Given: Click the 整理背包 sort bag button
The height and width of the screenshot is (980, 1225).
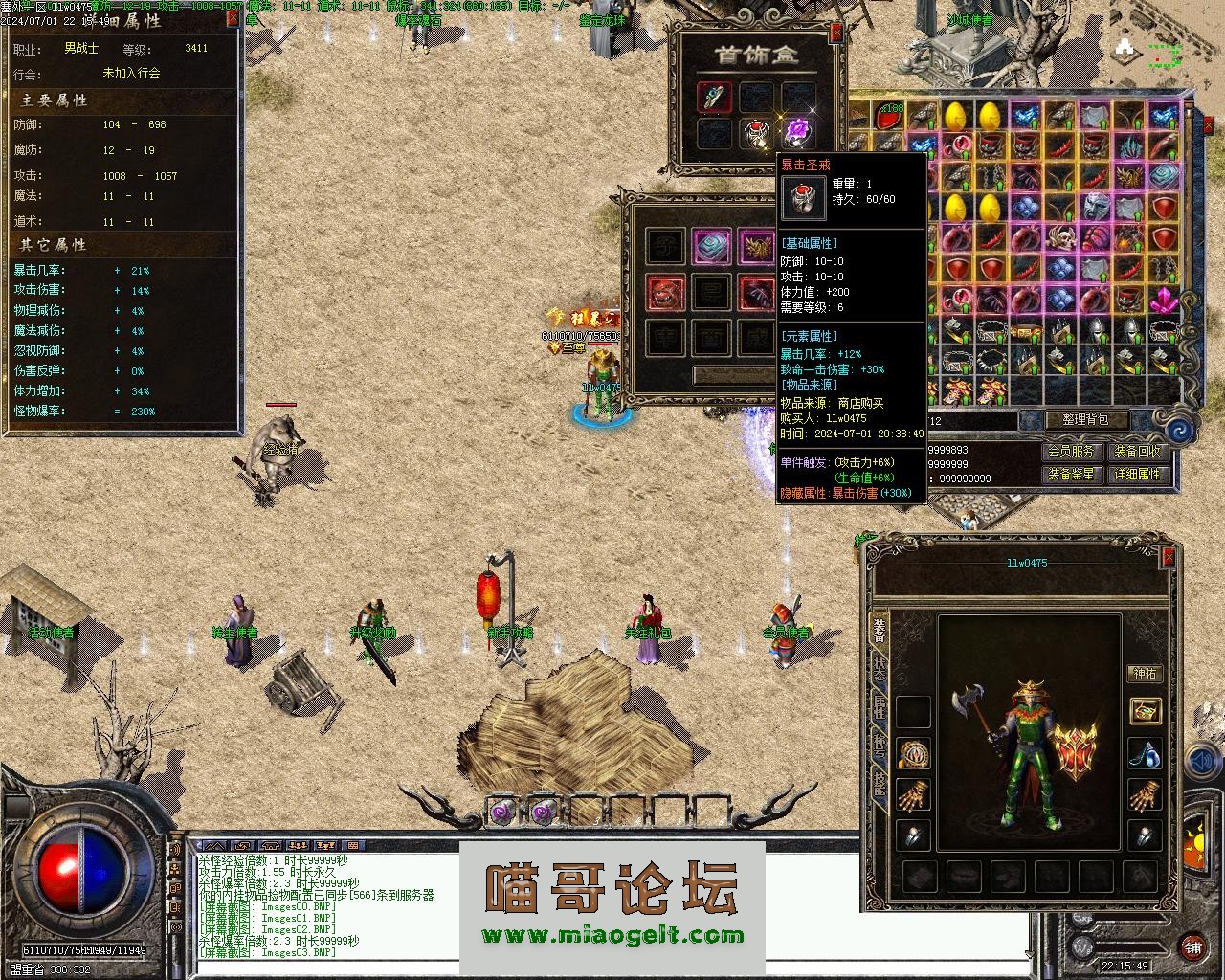Looking at the screenshot, I should (1075, 420).
